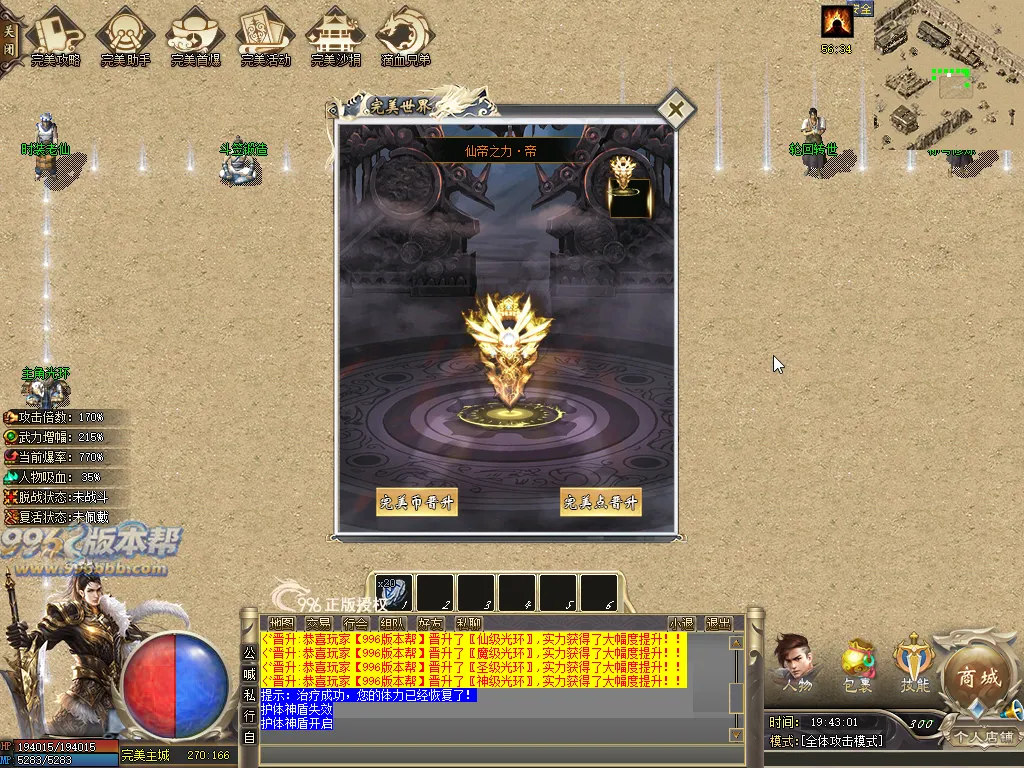Click the 完美币晋升 upgrade button

[416, 502]
